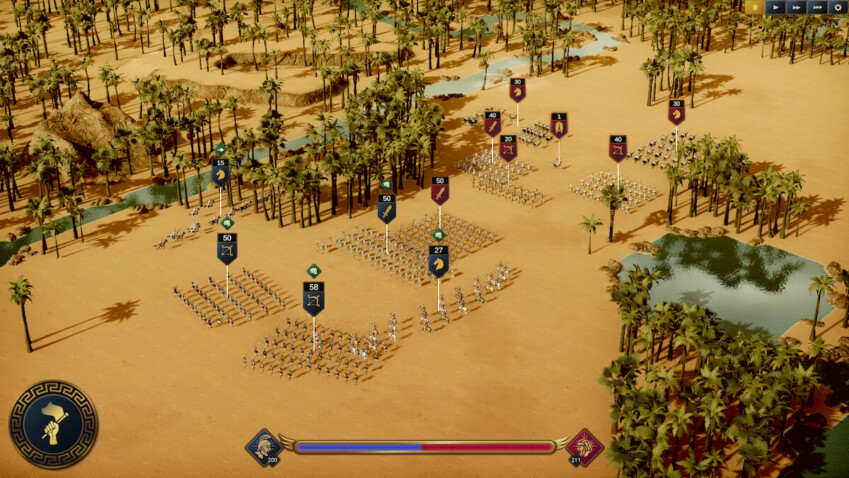849x478 pixels.
Task: Click the red helmet banner showing 1
Action: point(558,125)
